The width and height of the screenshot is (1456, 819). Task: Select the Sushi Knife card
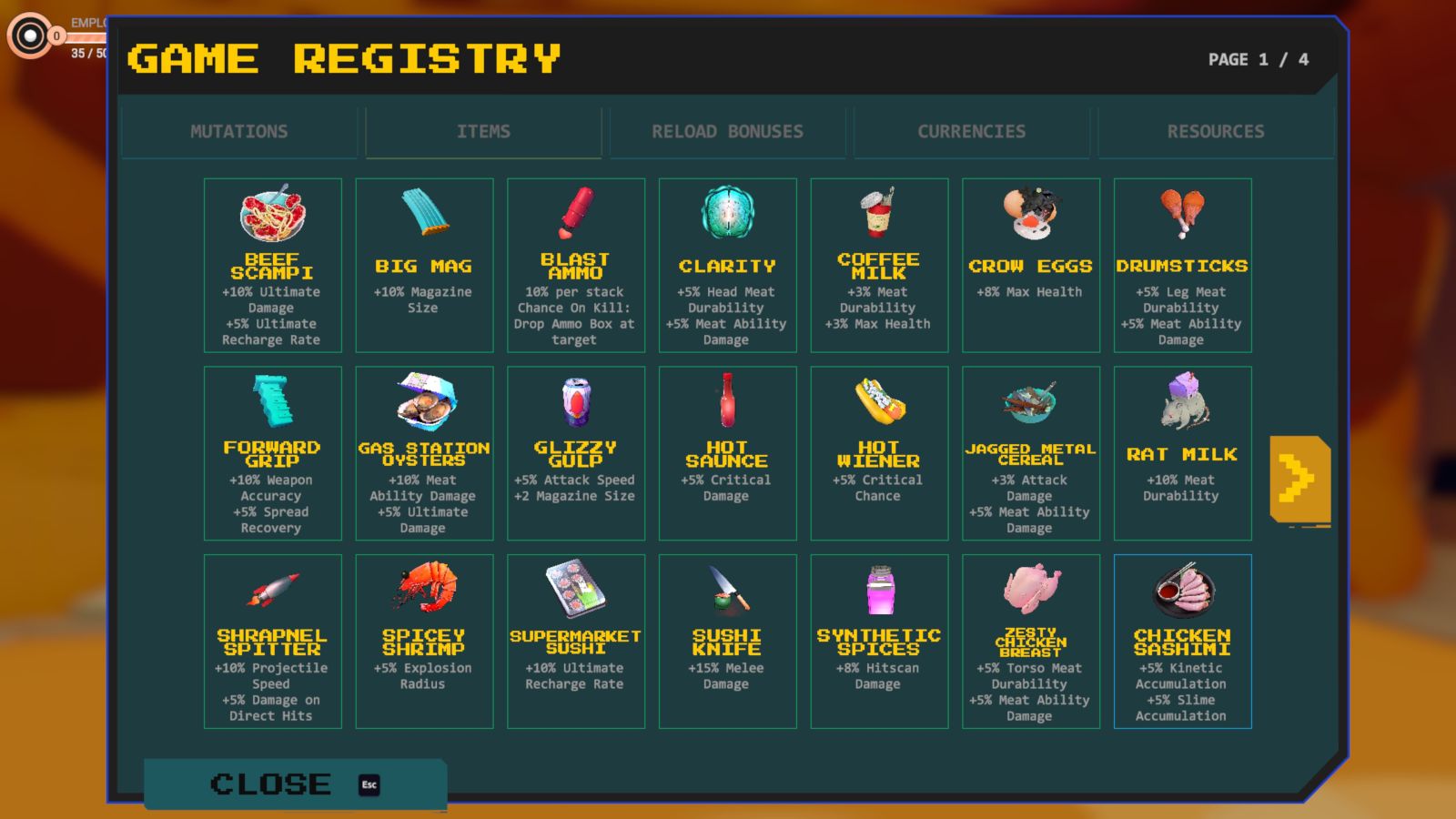728,641
